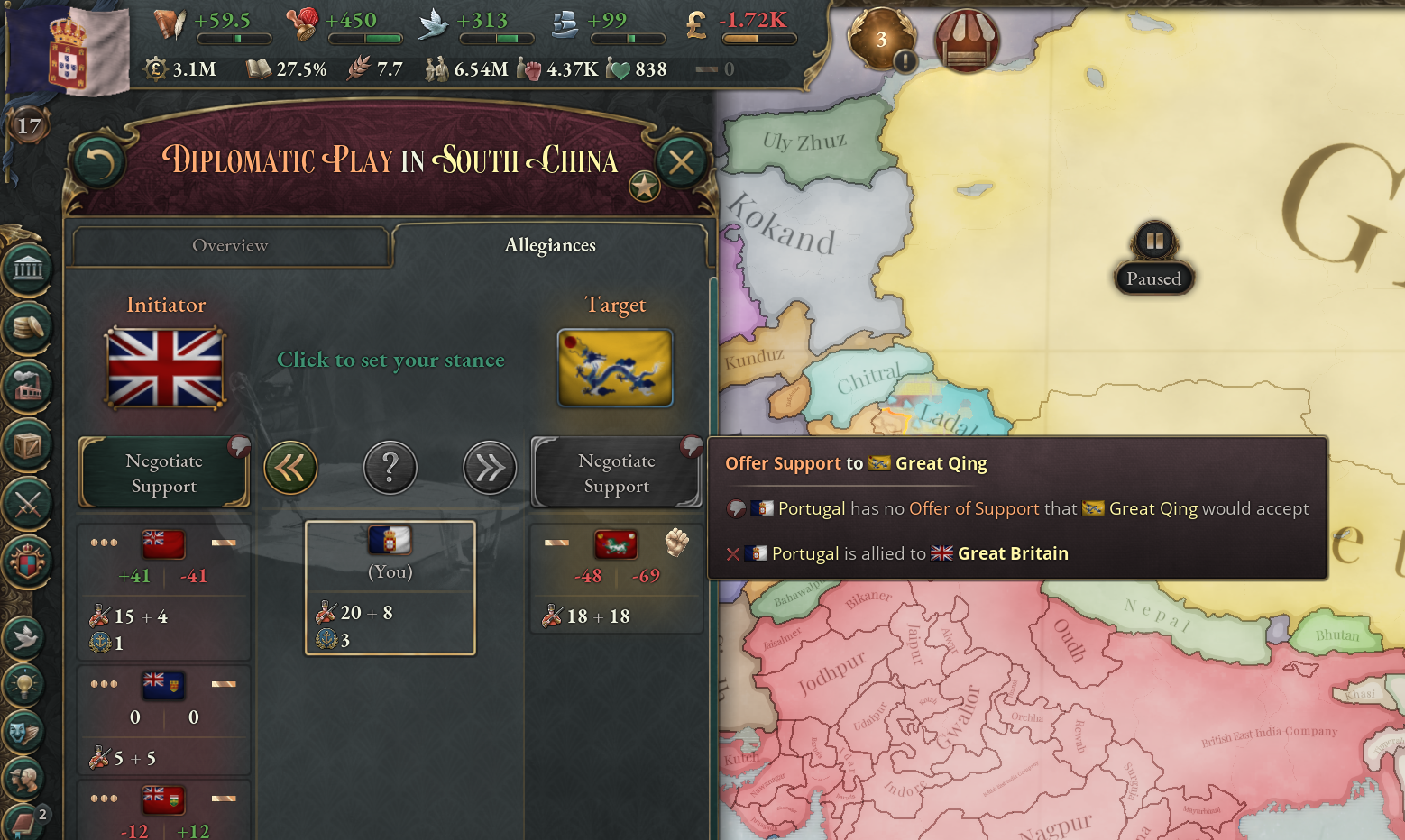Open the Government building icon in sidebar
This screenshot has height=840, width=1405.
tap(28, 268)
